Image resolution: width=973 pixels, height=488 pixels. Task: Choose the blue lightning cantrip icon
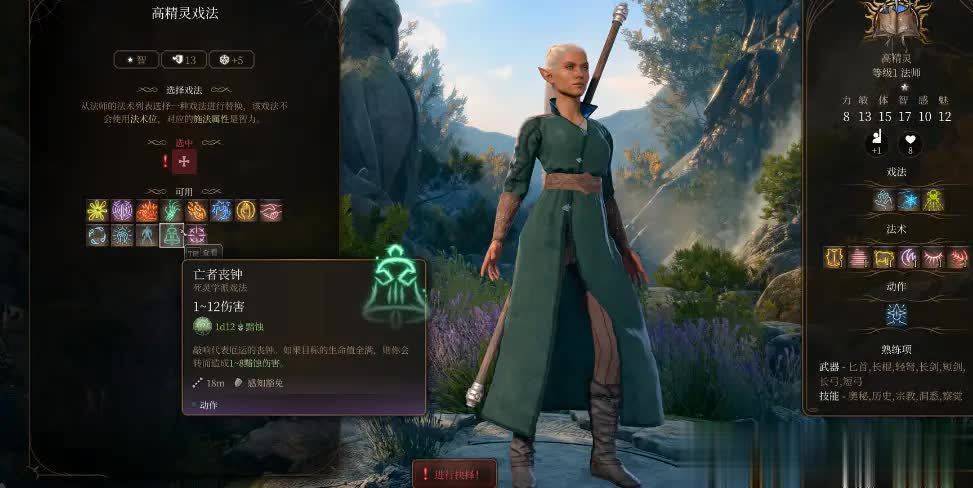click(221, 210)
